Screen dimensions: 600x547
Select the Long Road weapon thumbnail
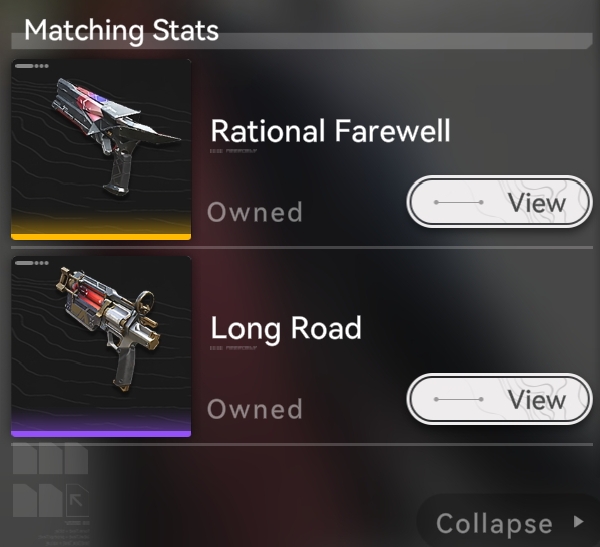point(101,346)
